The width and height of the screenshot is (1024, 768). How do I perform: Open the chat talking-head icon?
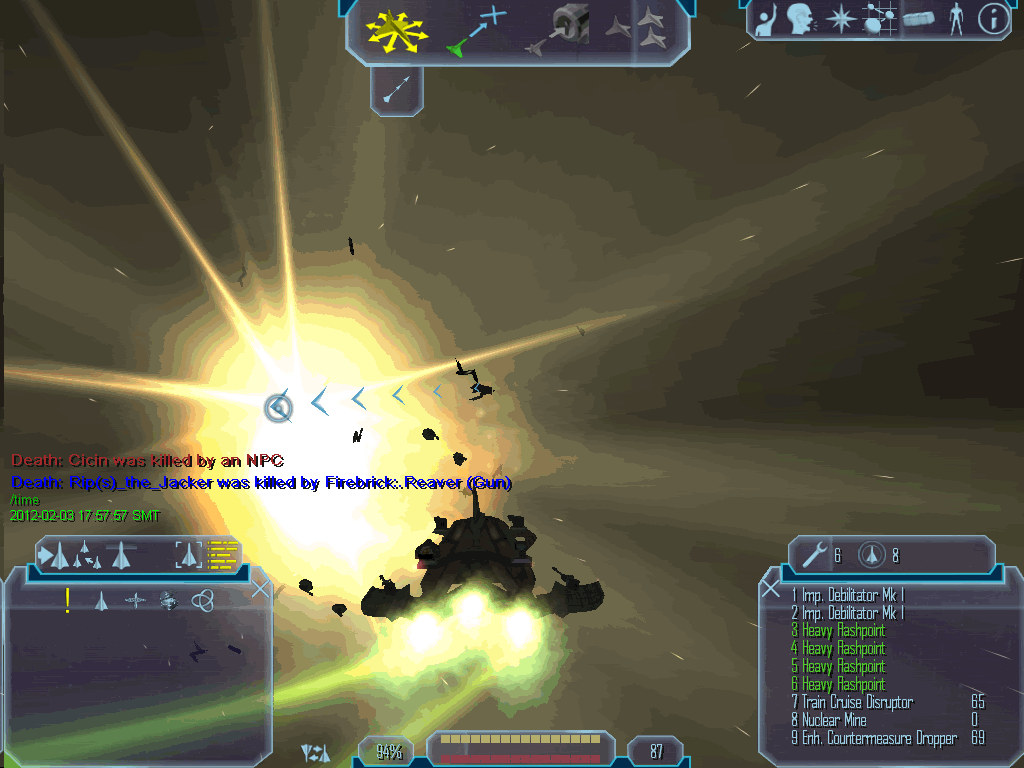799,20
